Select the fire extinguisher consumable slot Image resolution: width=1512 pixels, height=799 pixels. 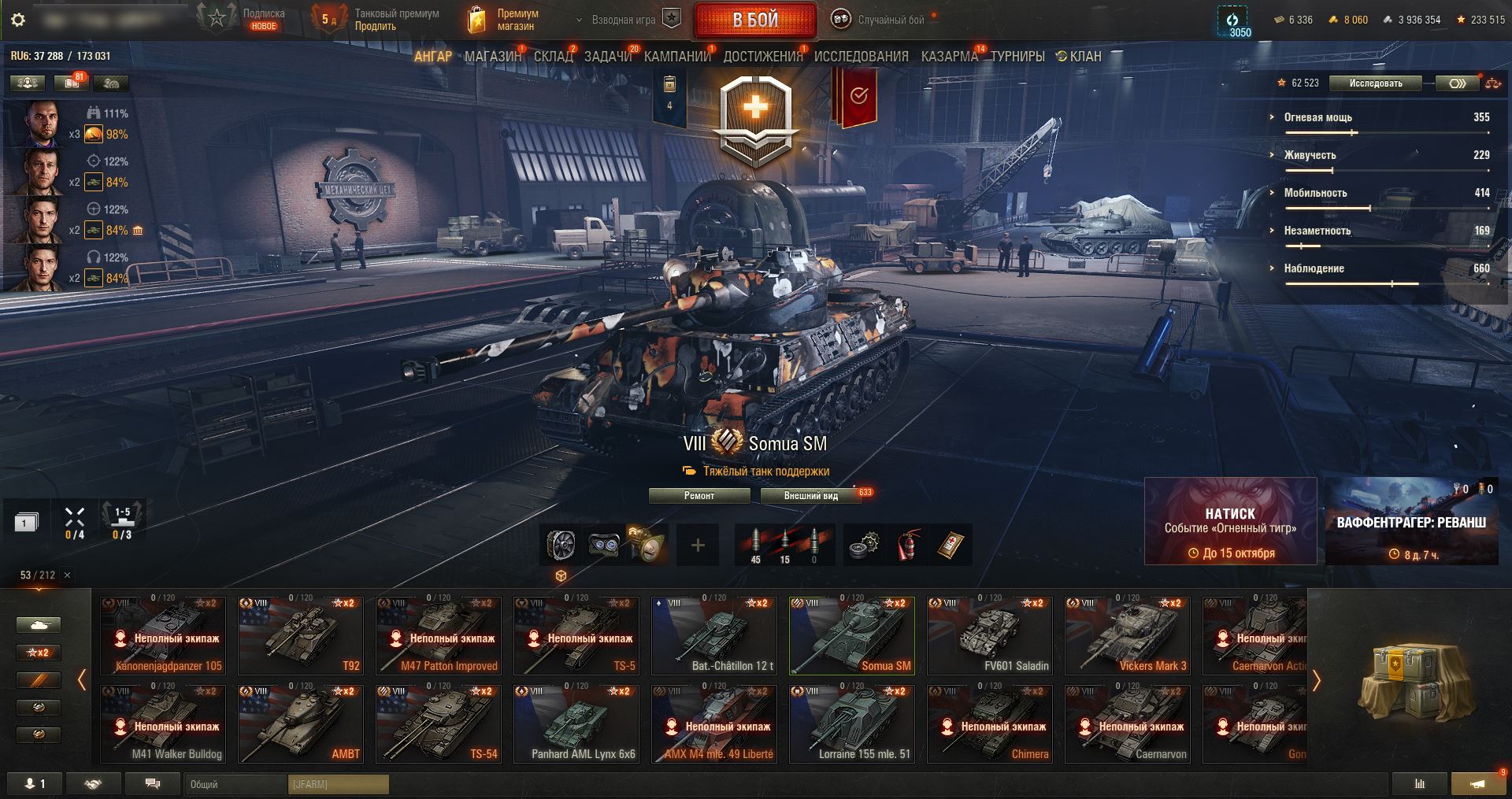[x=908, y=546]
